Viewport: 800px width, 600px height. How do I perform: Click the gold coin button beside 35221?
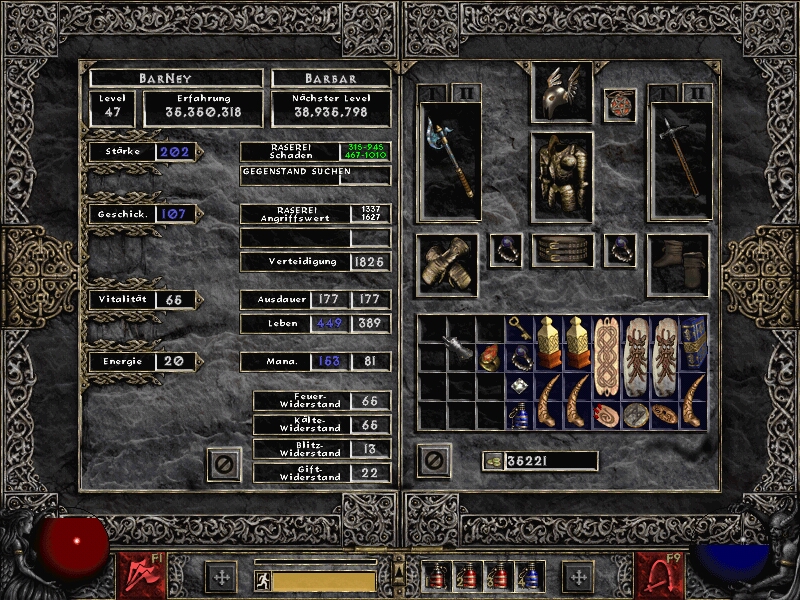(x=491, y=461)
